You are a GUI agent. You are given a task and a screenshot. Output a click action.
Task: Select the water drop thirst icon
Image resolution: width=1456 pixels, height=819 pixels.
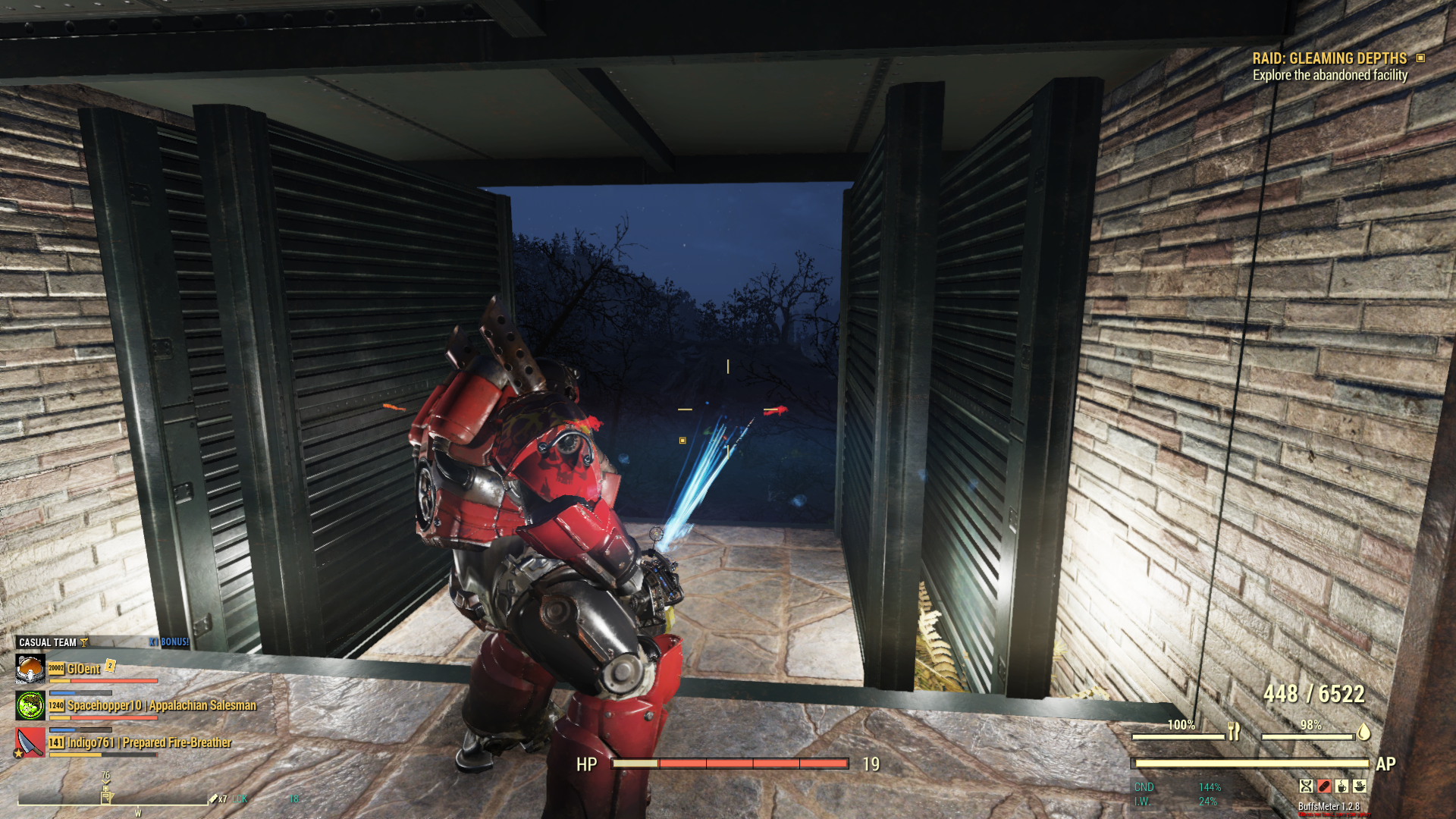1363,732
